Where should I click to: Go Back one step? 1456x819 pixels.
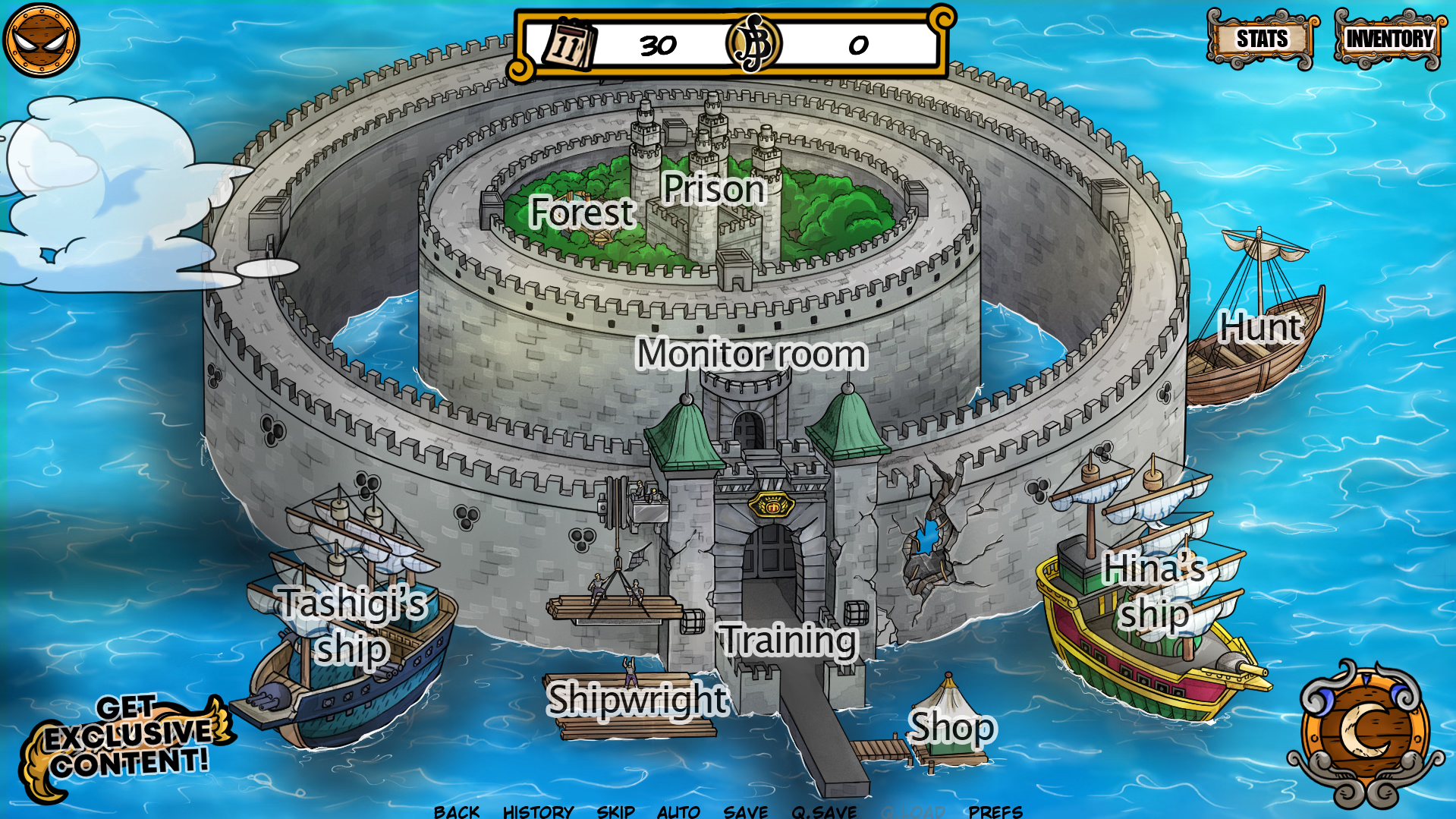point(457,811)
